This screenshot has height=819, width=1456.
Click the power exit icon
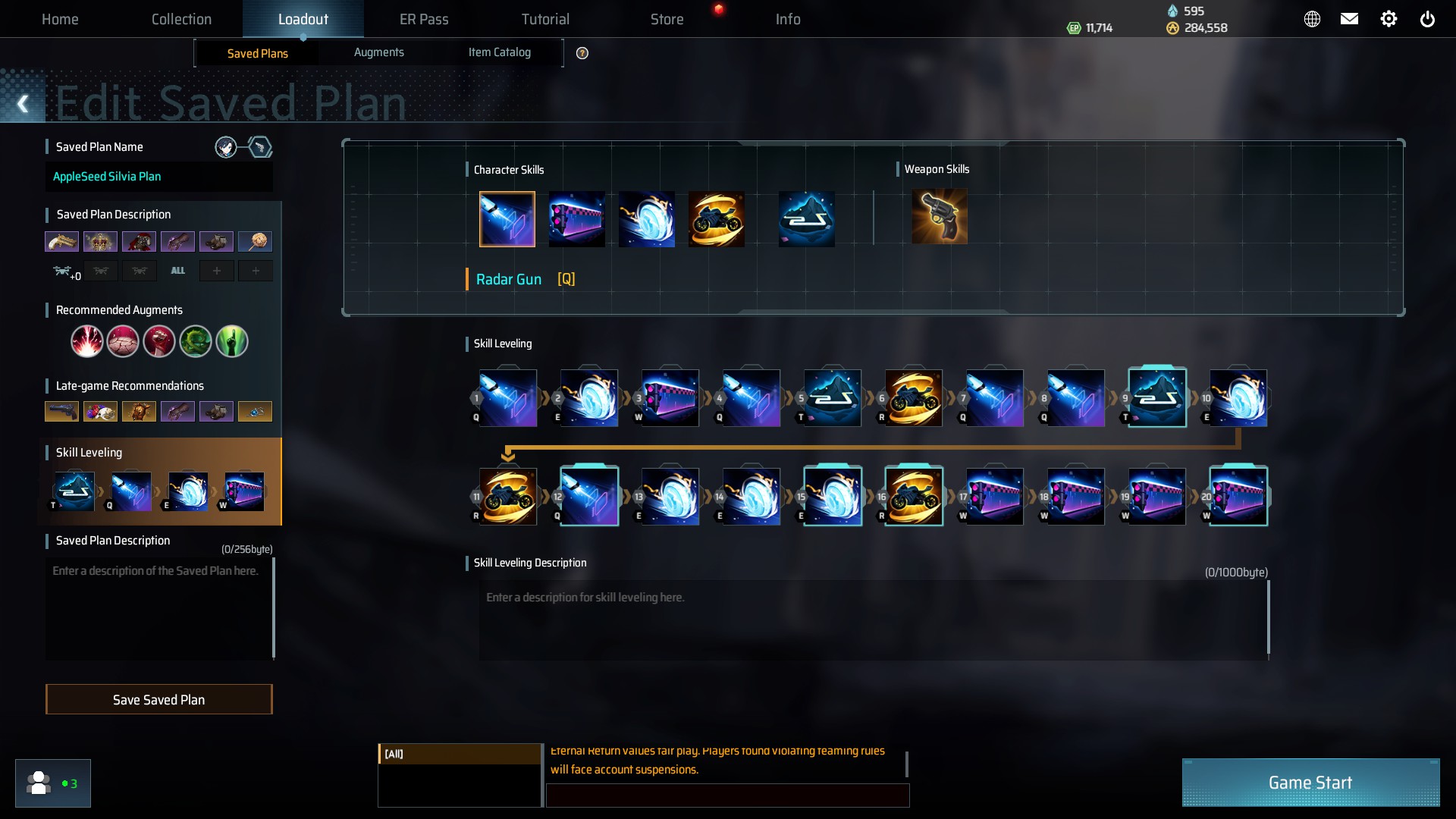(x=1426, y=19)
